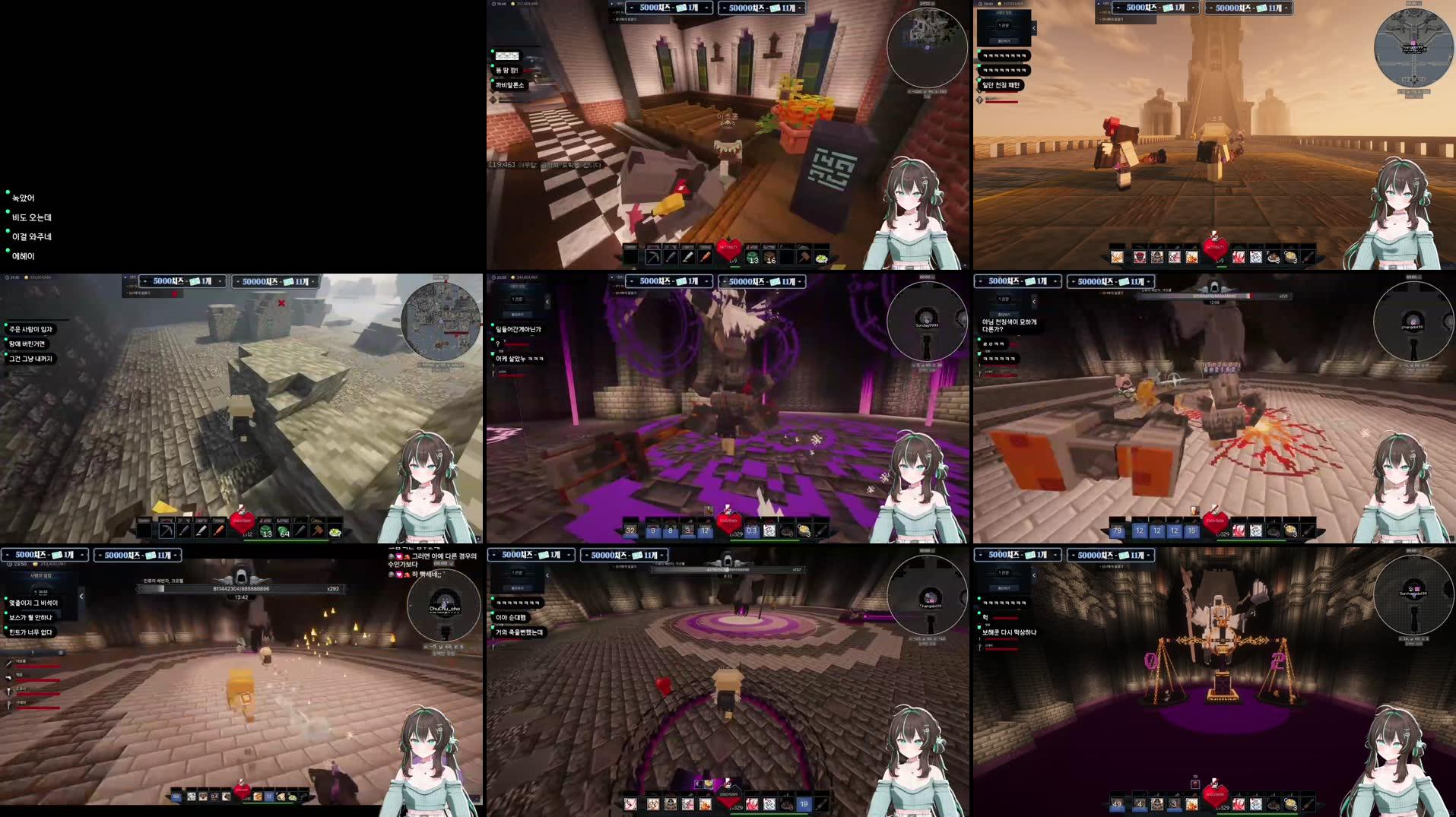Click the left chevron beside the 1 관문 panel
The width and height of the screenshot is (1456, 817).
tap(1034, 28)
